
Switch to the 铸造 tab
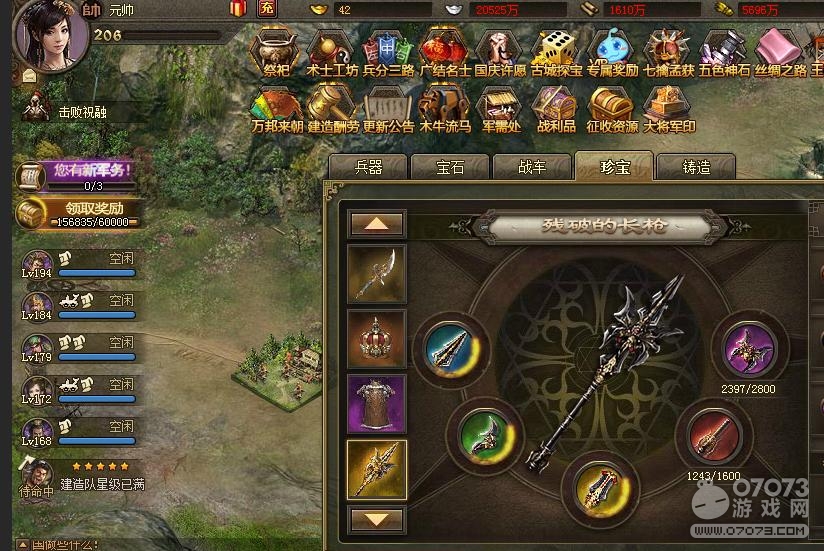coord(696,167)
